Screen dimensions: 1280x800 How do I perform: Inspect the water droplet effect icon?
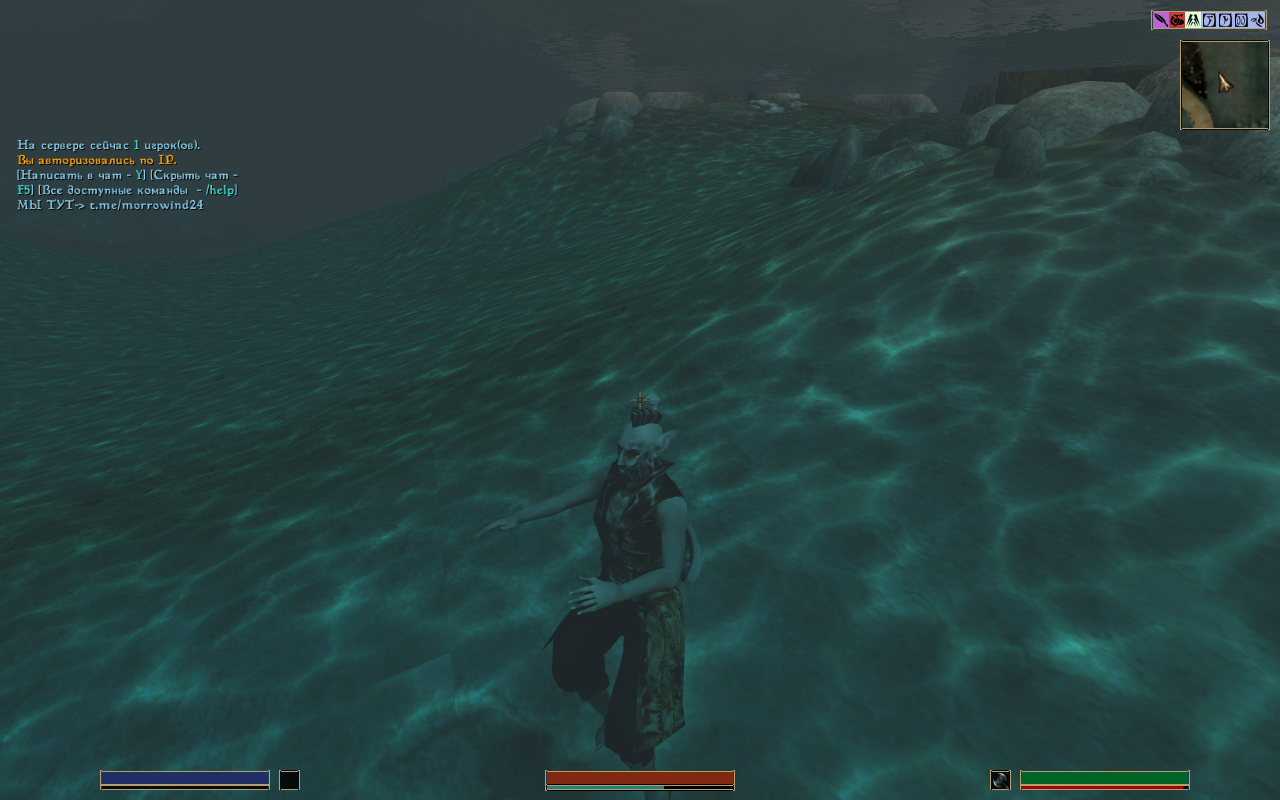coord(1257,20)
